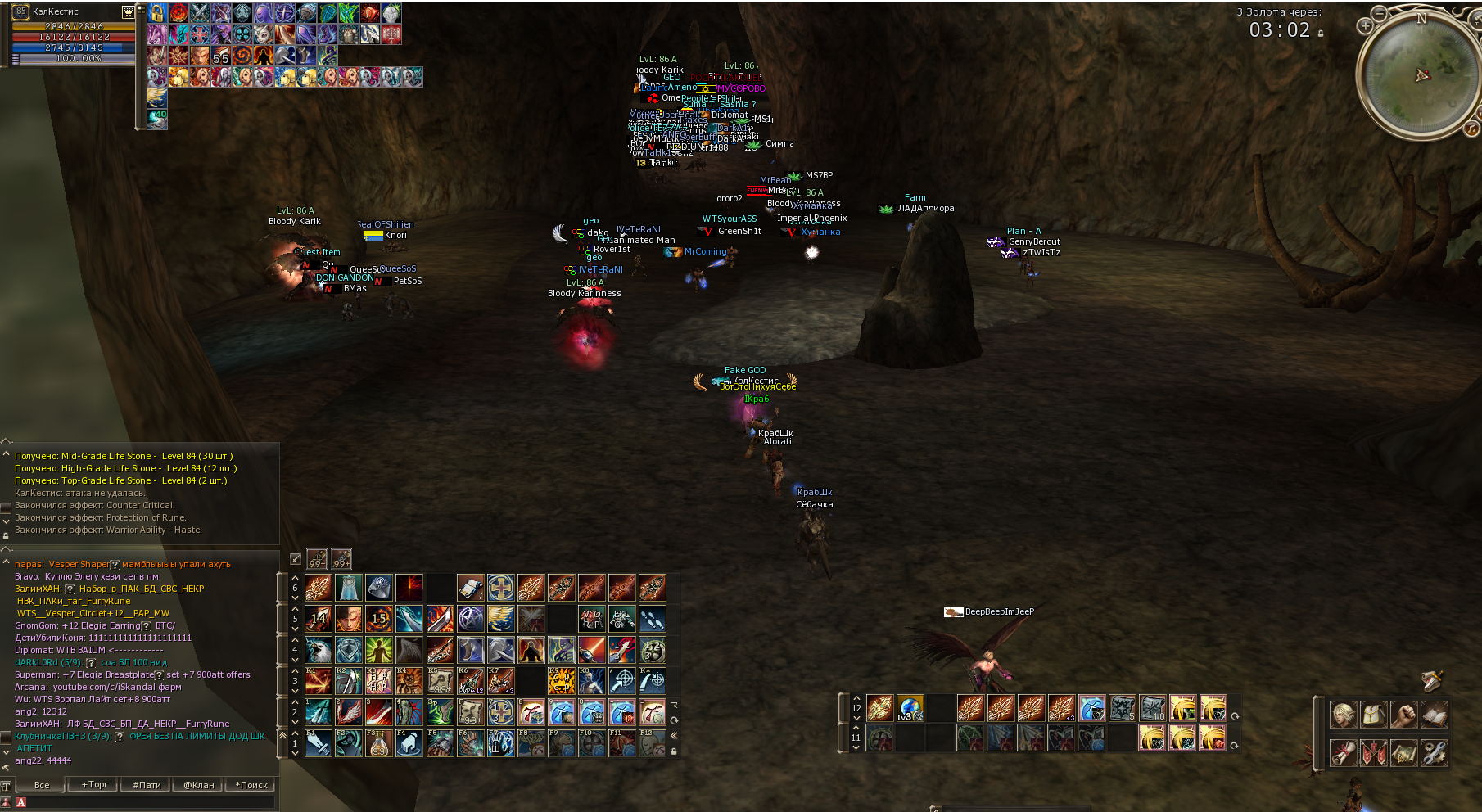Open system settings wrench-and-gear icon

tap(1434, 752)
